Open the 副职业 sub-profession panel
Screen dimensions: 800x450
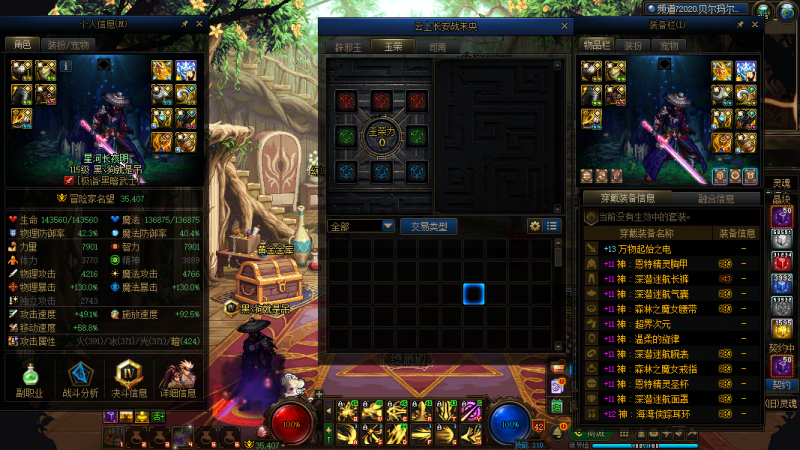(x=33, y=380)
